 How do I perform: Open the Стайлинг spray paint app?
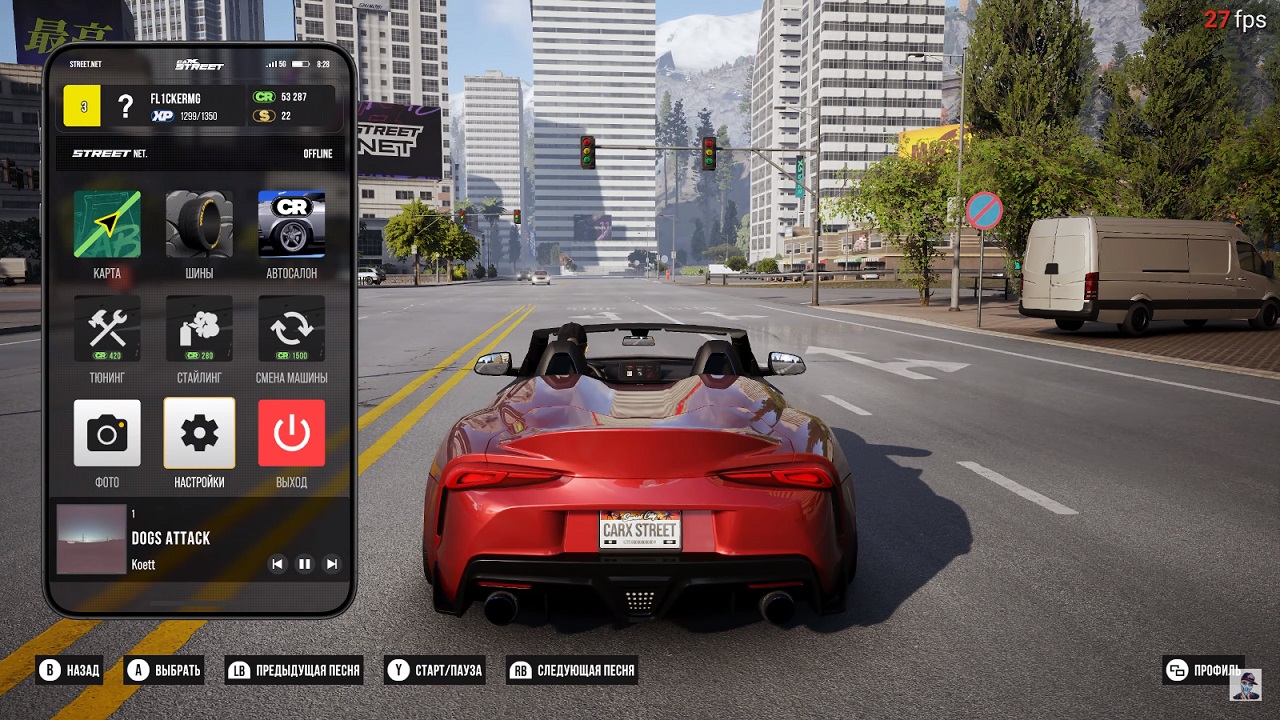[199, 328]
